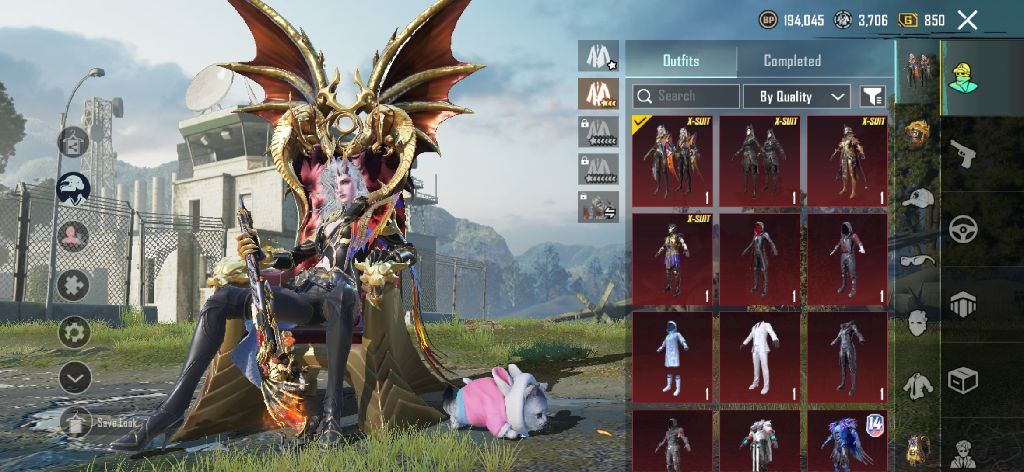Click the share icon button

(x=74, y=142)
